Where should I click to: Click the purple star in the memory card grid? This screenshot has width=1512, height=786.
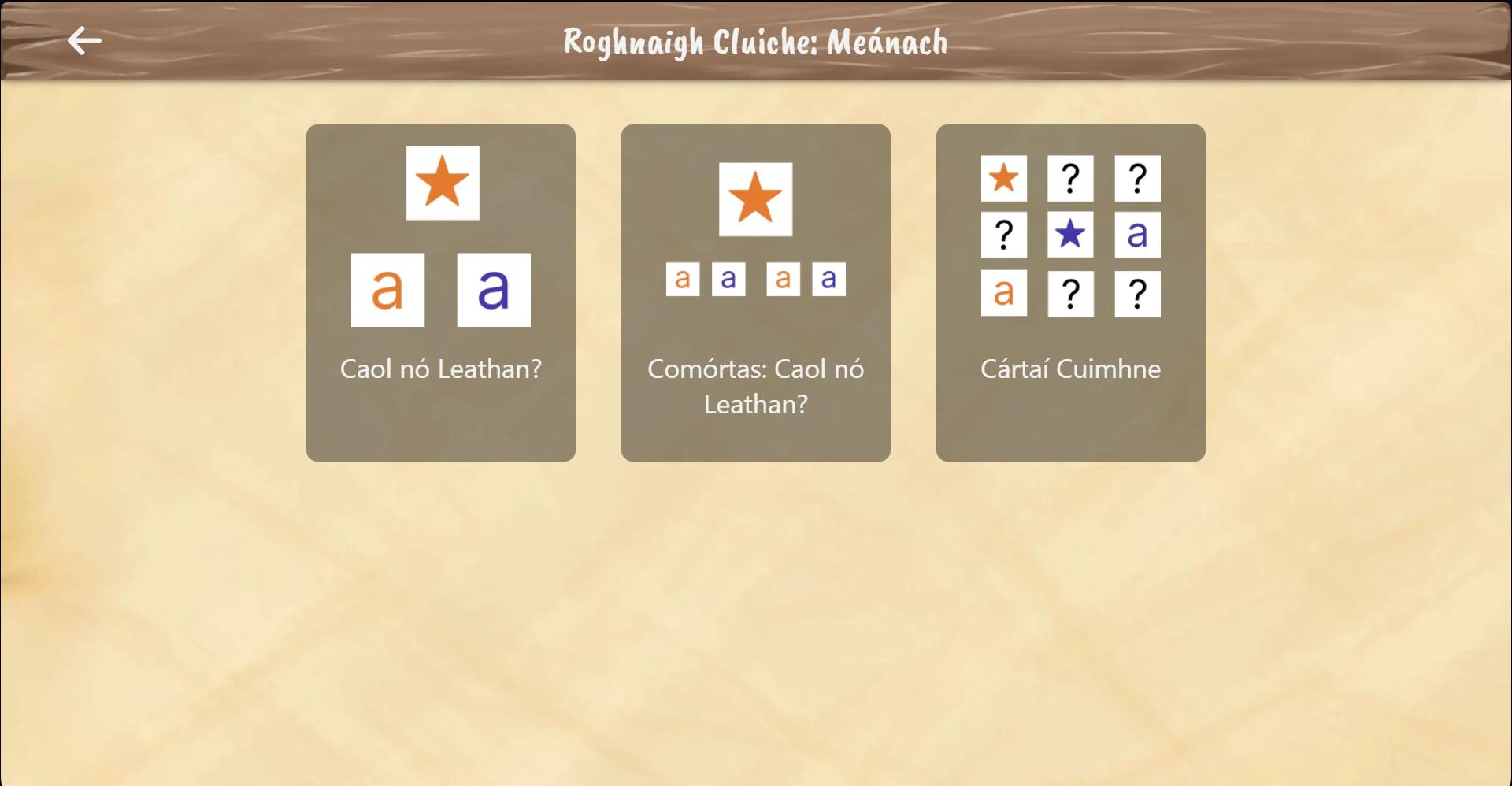coord(1070,234)
